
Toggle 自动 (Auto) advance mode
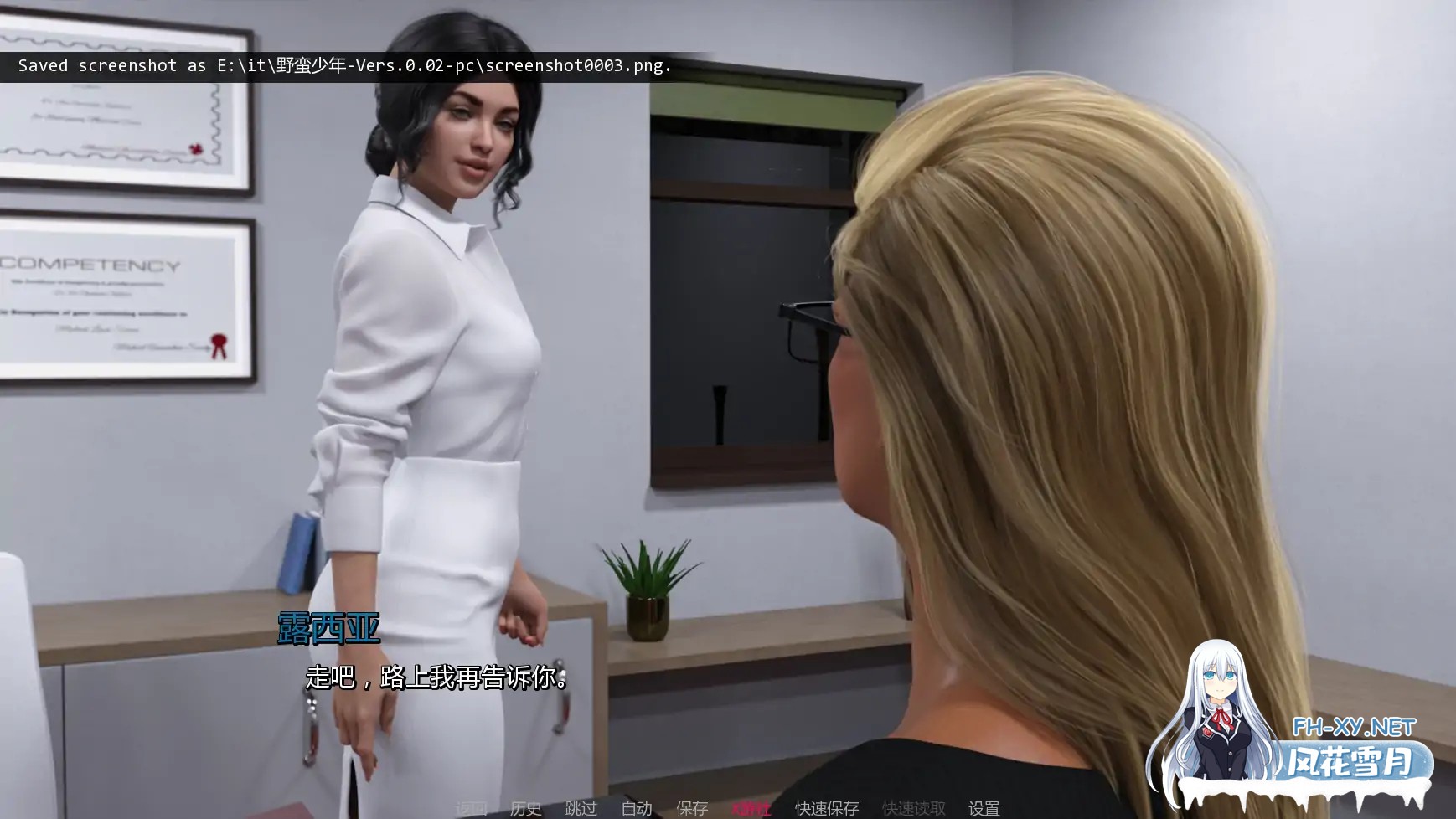pyautogui.click(x=637, y=808)
